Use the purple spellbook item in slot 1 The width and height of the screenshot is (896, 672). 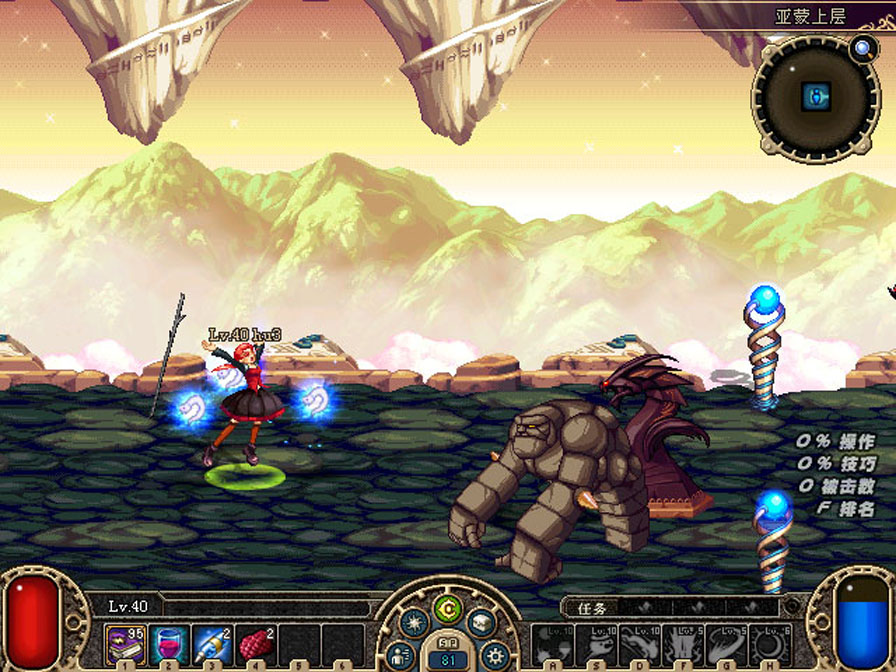tap(125, 642)
